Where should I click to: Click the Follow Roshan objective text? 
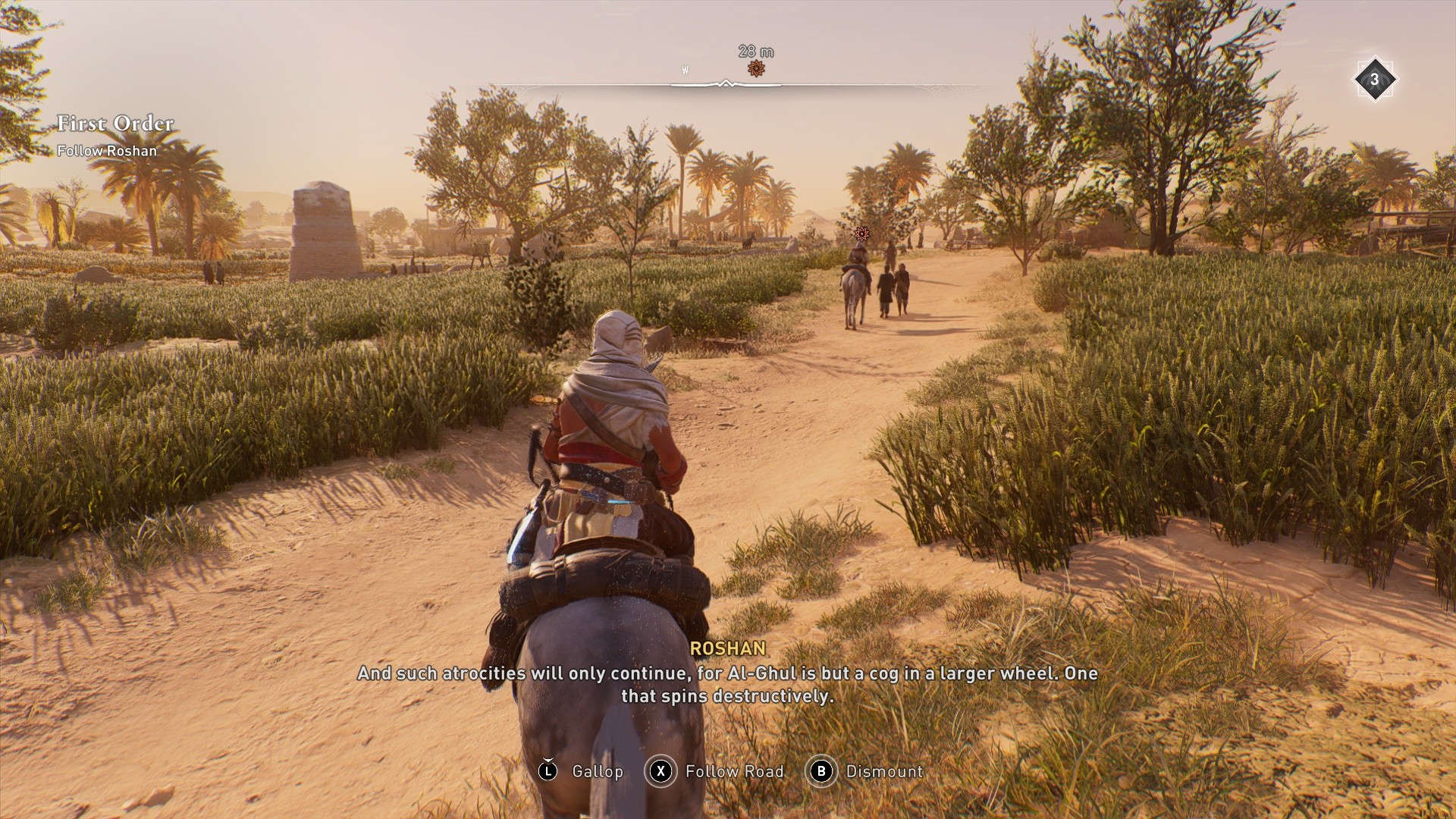click(x=108, y=152)
